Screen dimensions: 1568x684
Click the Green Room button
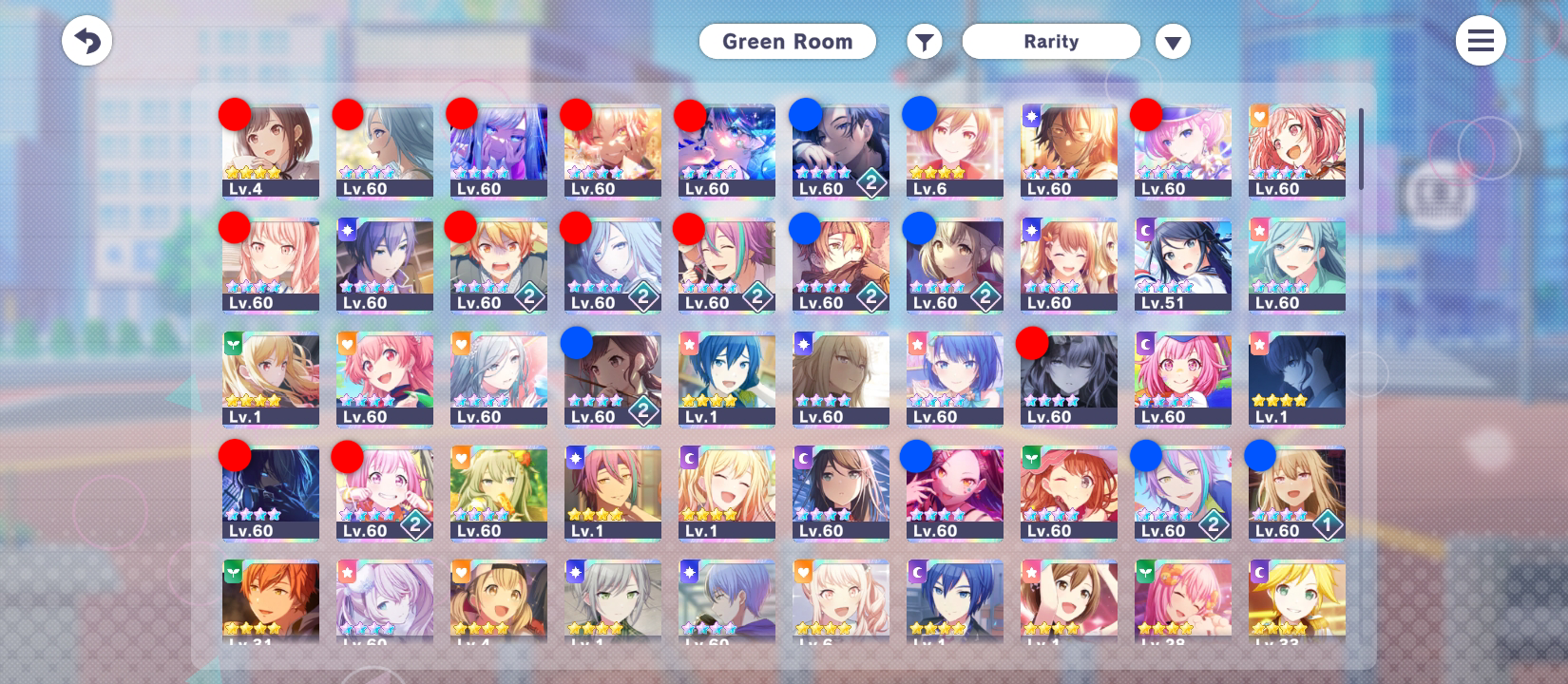pos(787,41)
